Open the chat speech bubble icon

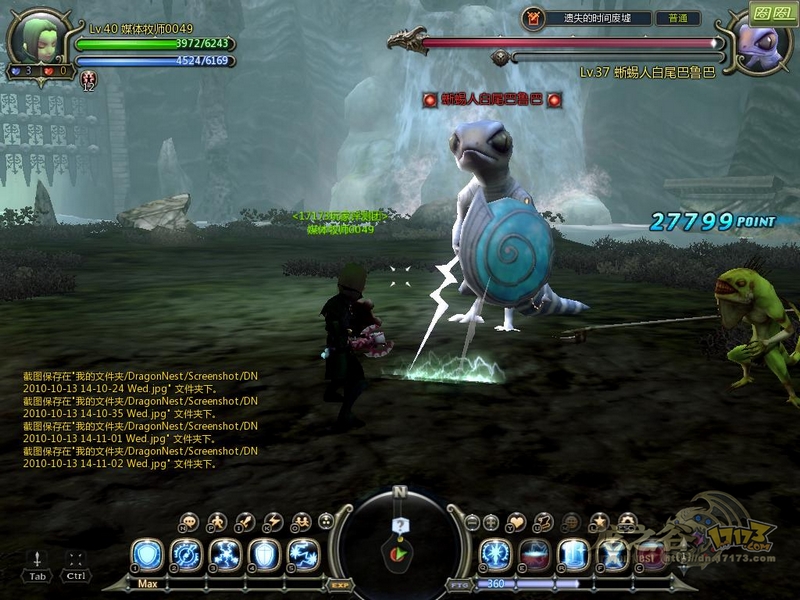189,521
